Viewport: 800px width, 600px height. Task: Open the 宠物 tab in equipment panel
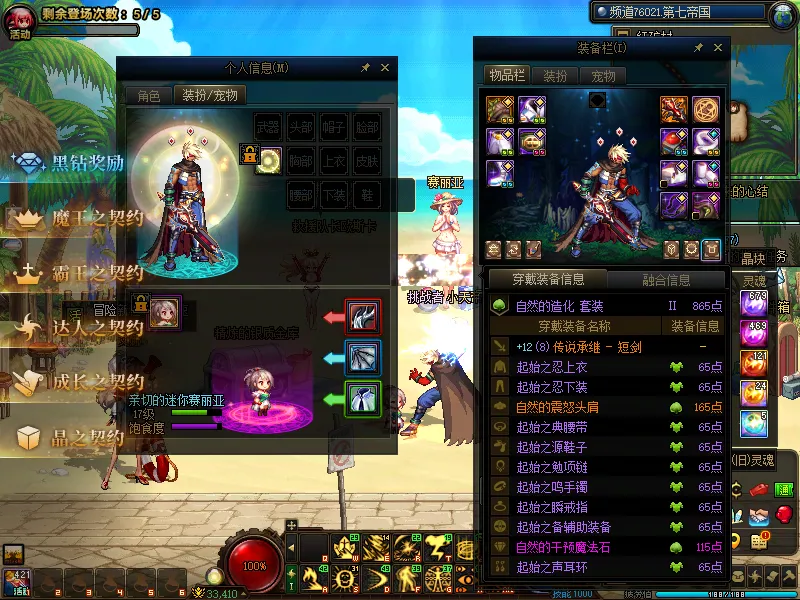(603, 76)
